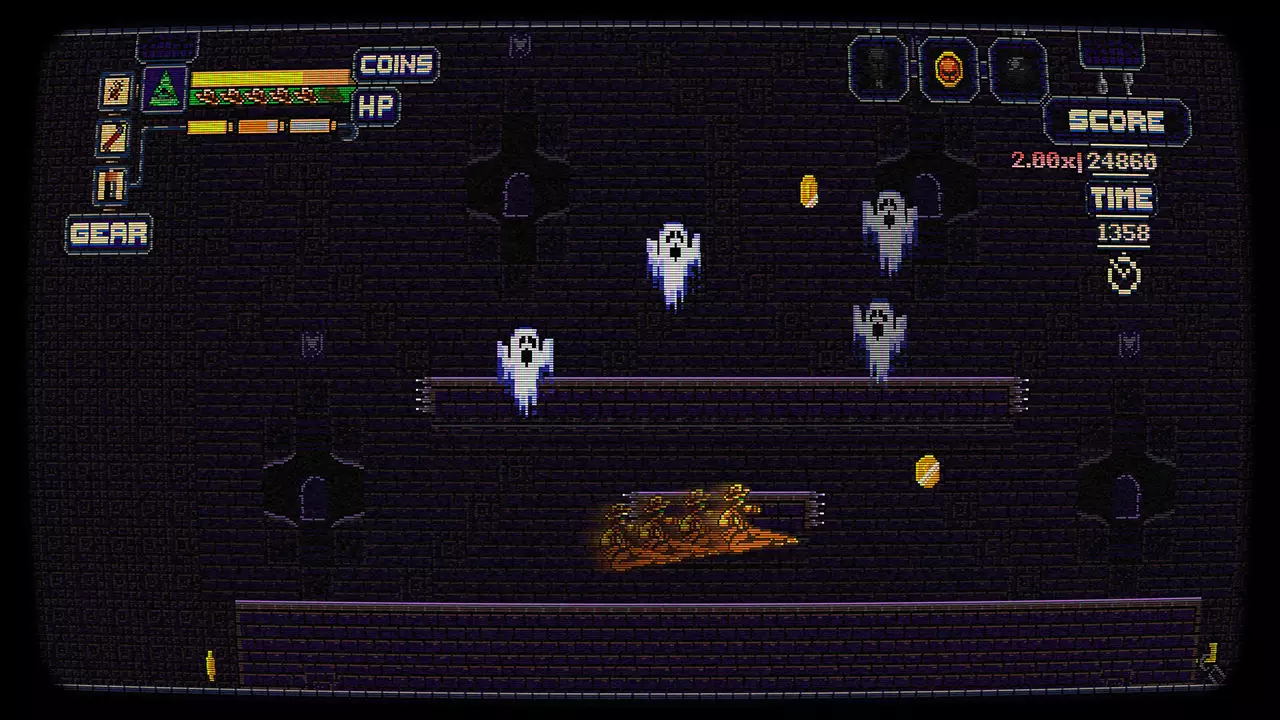
Task: Click the stopwatch icon under the timer
Action: pos(1125,274)
